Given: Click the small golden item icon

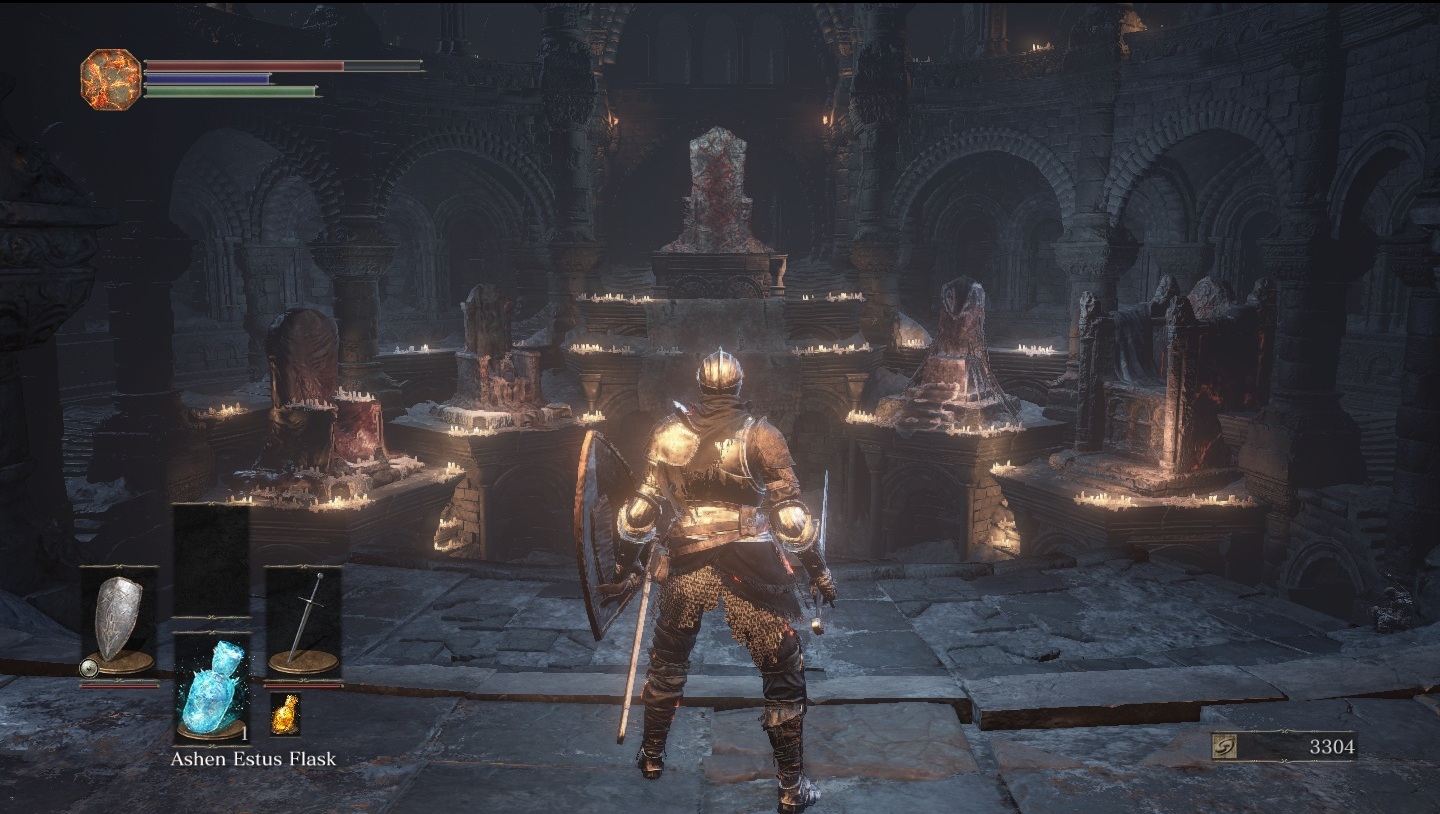Looking at the screenshot, I should point(285,714).
